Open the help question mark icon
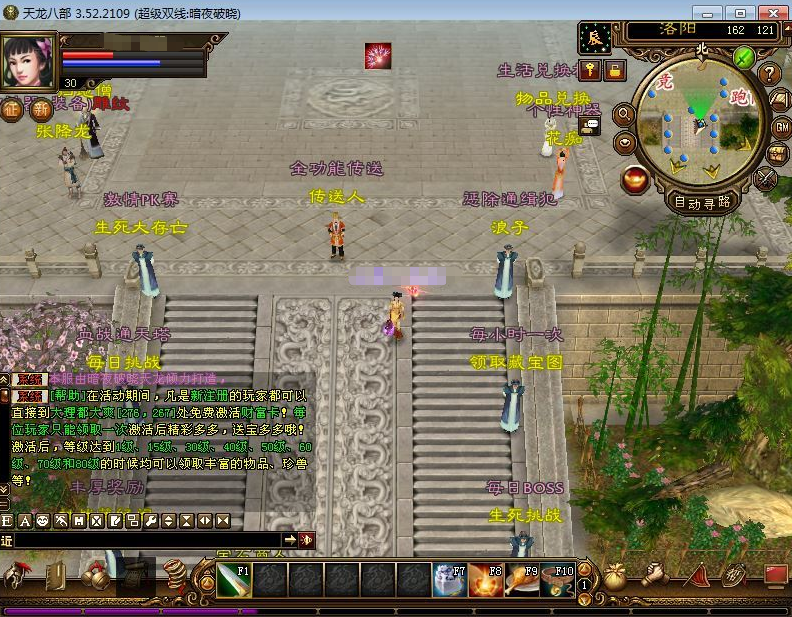 click(x=769, y=73)
